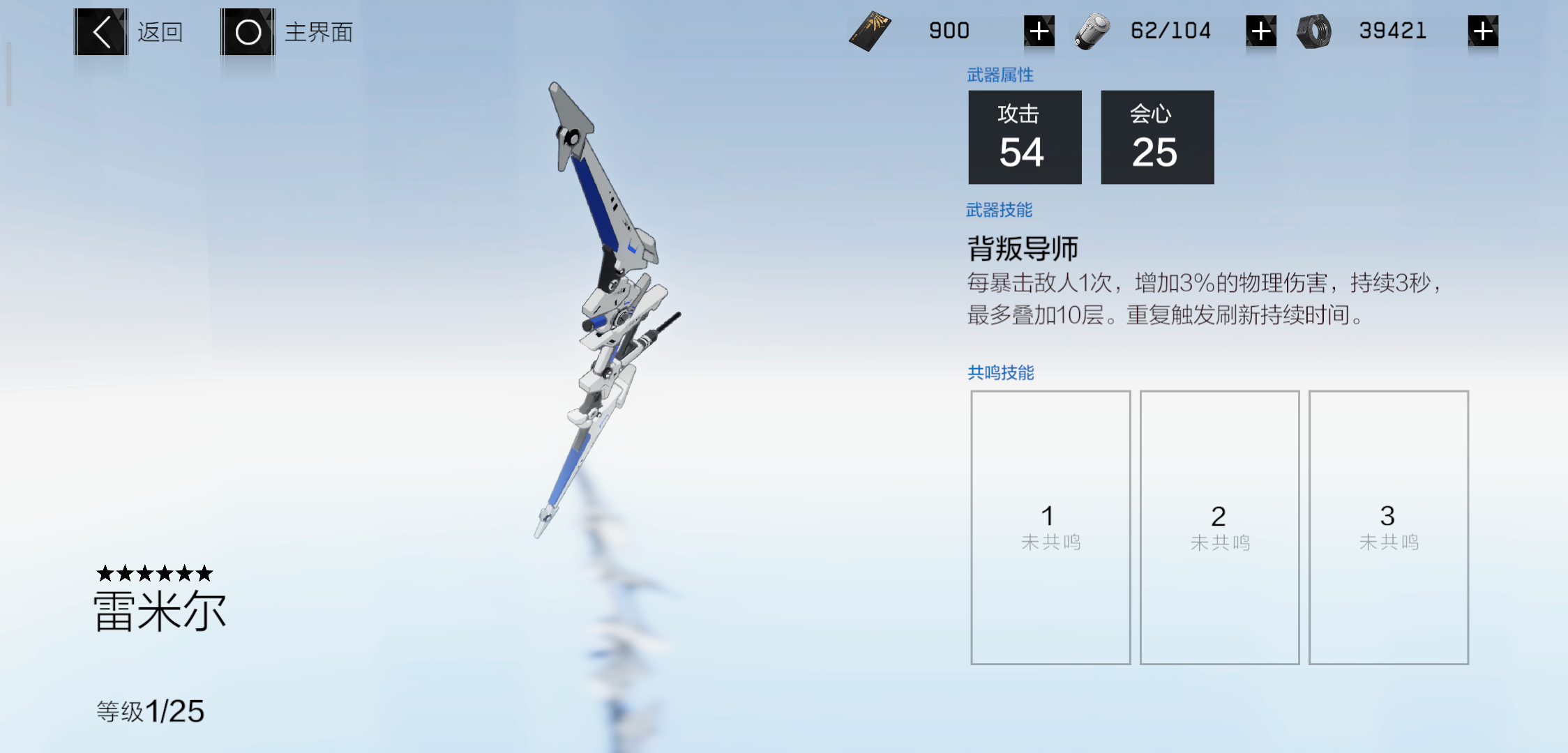Viewport: 1568px width, 753px height.
Task: Open the black card currency icon
Action: coord(870,31)
